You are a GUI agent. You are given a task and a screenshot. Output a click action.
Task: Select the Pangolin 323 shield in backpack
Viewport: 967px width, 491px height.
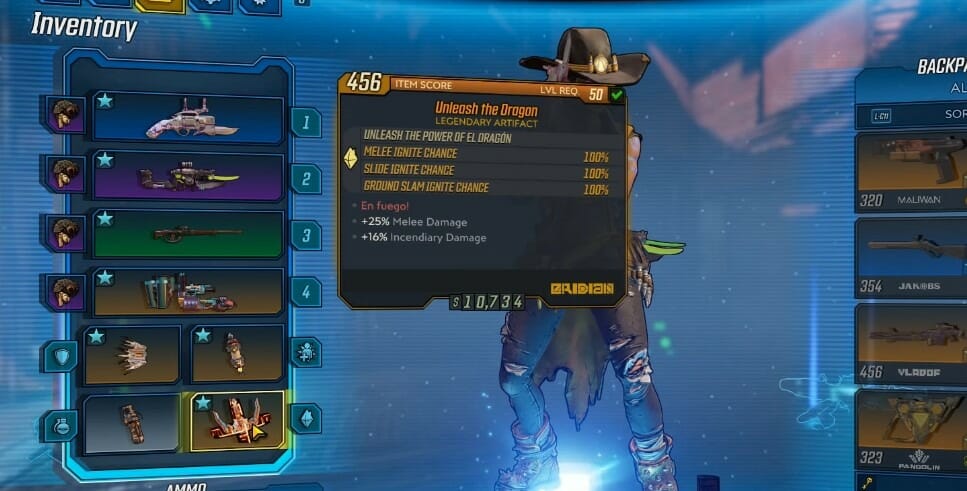coord(910,427)
